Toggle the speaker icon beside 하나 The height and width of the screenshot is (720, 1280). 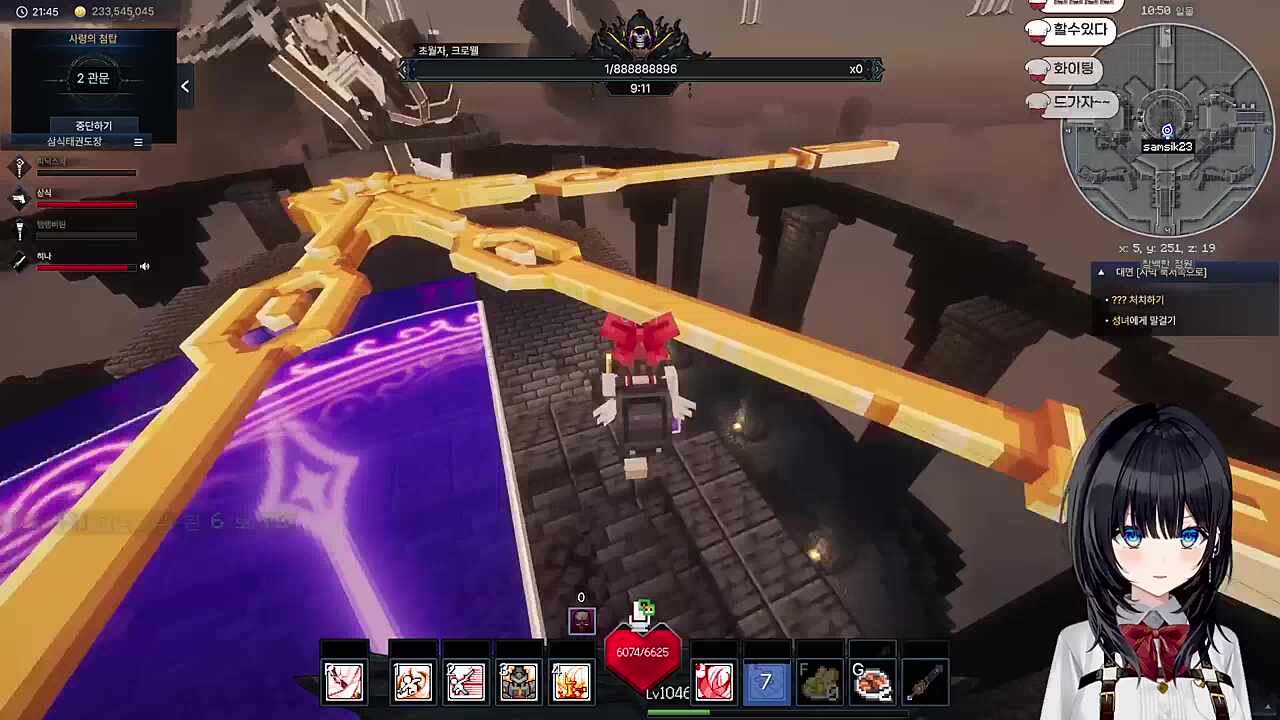145,267
